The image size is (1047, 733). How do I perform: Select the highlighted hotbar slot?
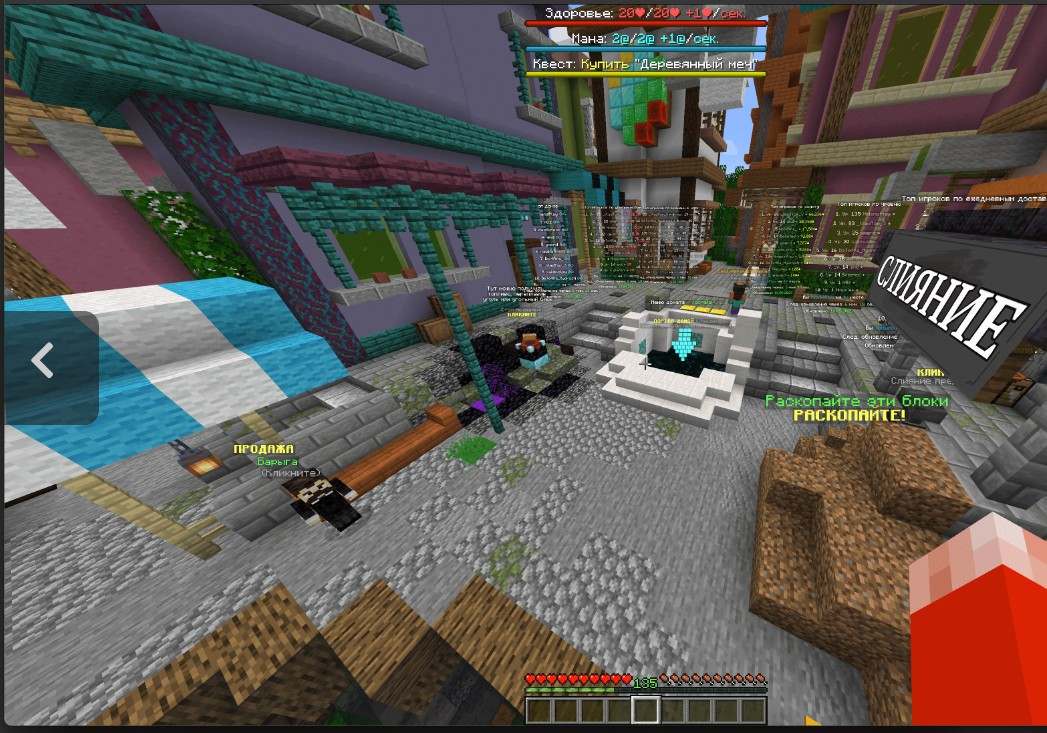[645, 710]
